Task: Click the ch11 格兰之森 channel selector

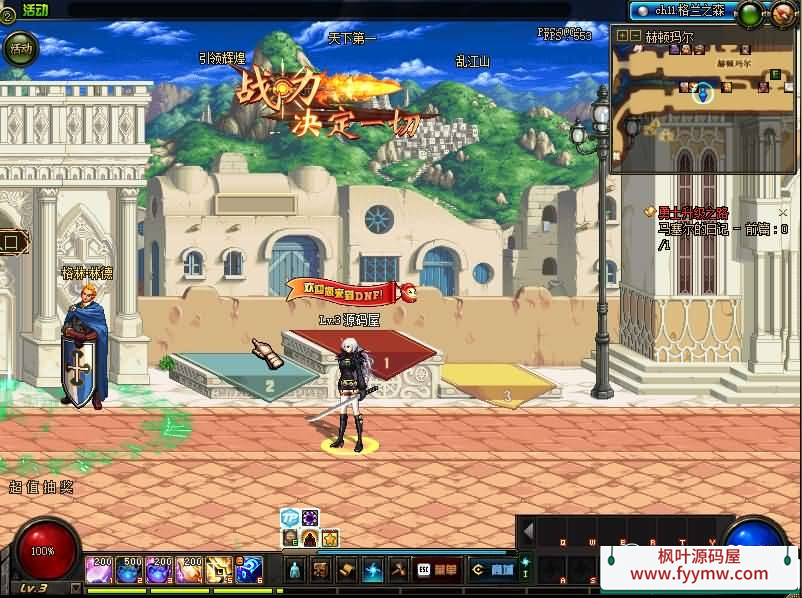Action: click(x=684, y=10)
